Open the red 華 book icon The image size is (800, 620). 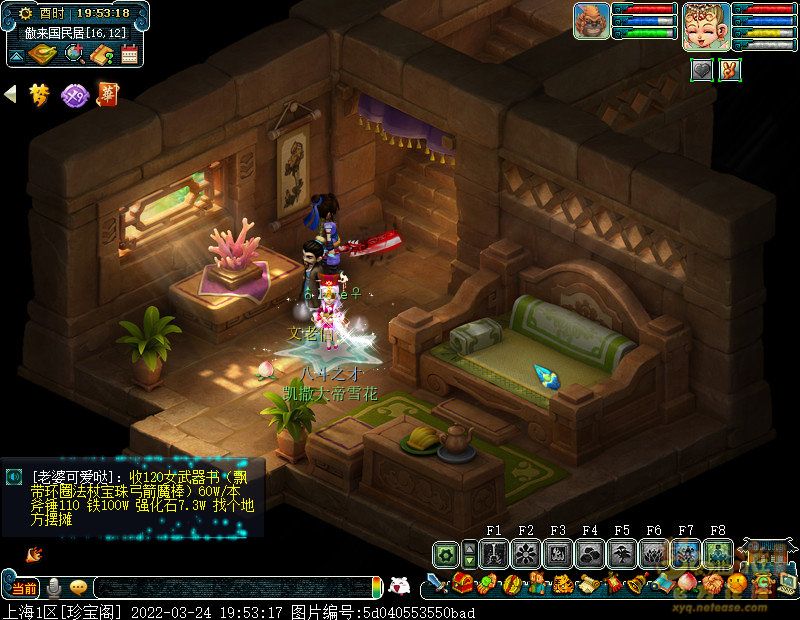click(x=106, y=95)
